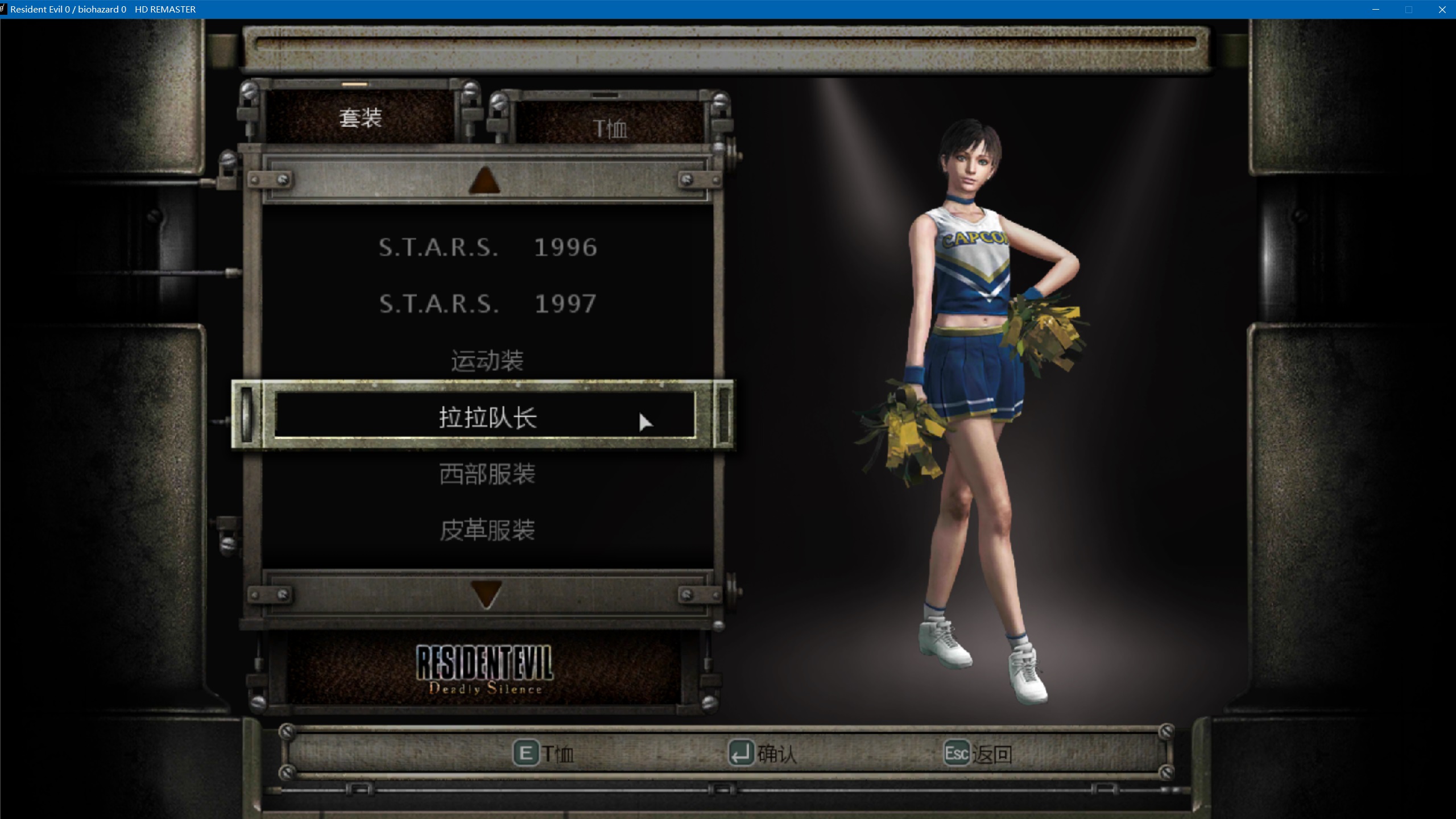Open the T恤 tab

pos(610,129)
